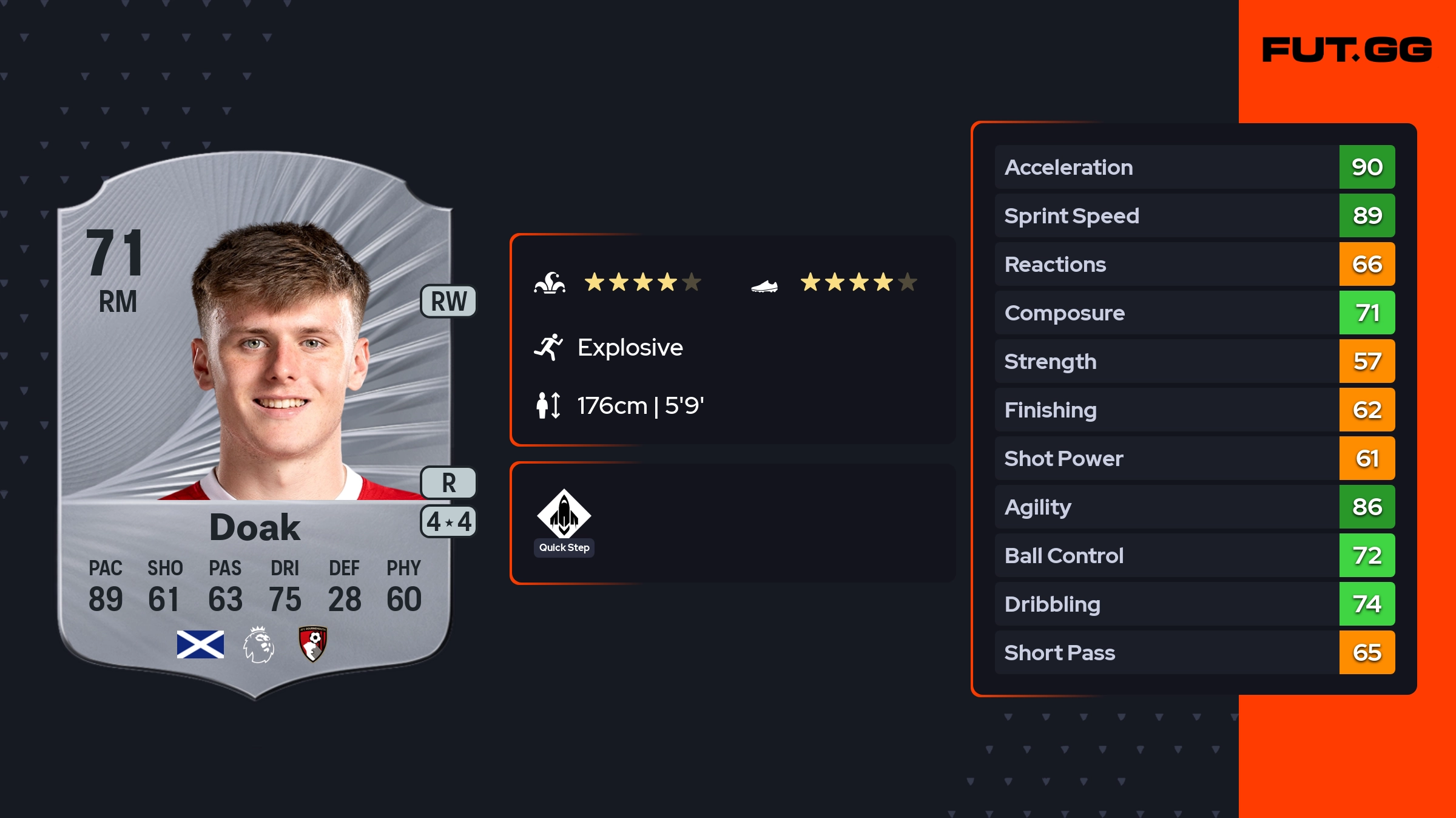The width and height of the screenshot is (1456, 818).
Task: Click the R preferred foot badge
Action: tap(448, 483)
